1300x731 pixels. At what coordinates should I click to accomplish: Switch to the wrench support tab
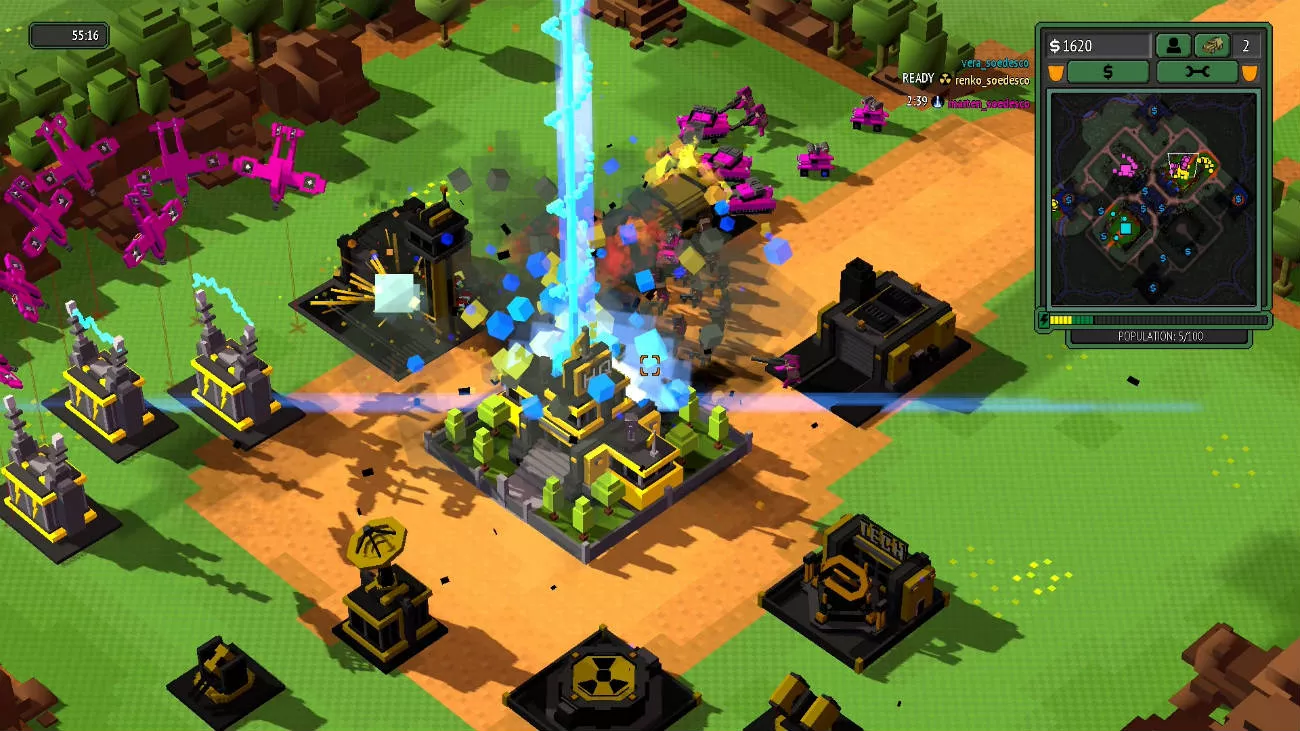[1197, 70]
